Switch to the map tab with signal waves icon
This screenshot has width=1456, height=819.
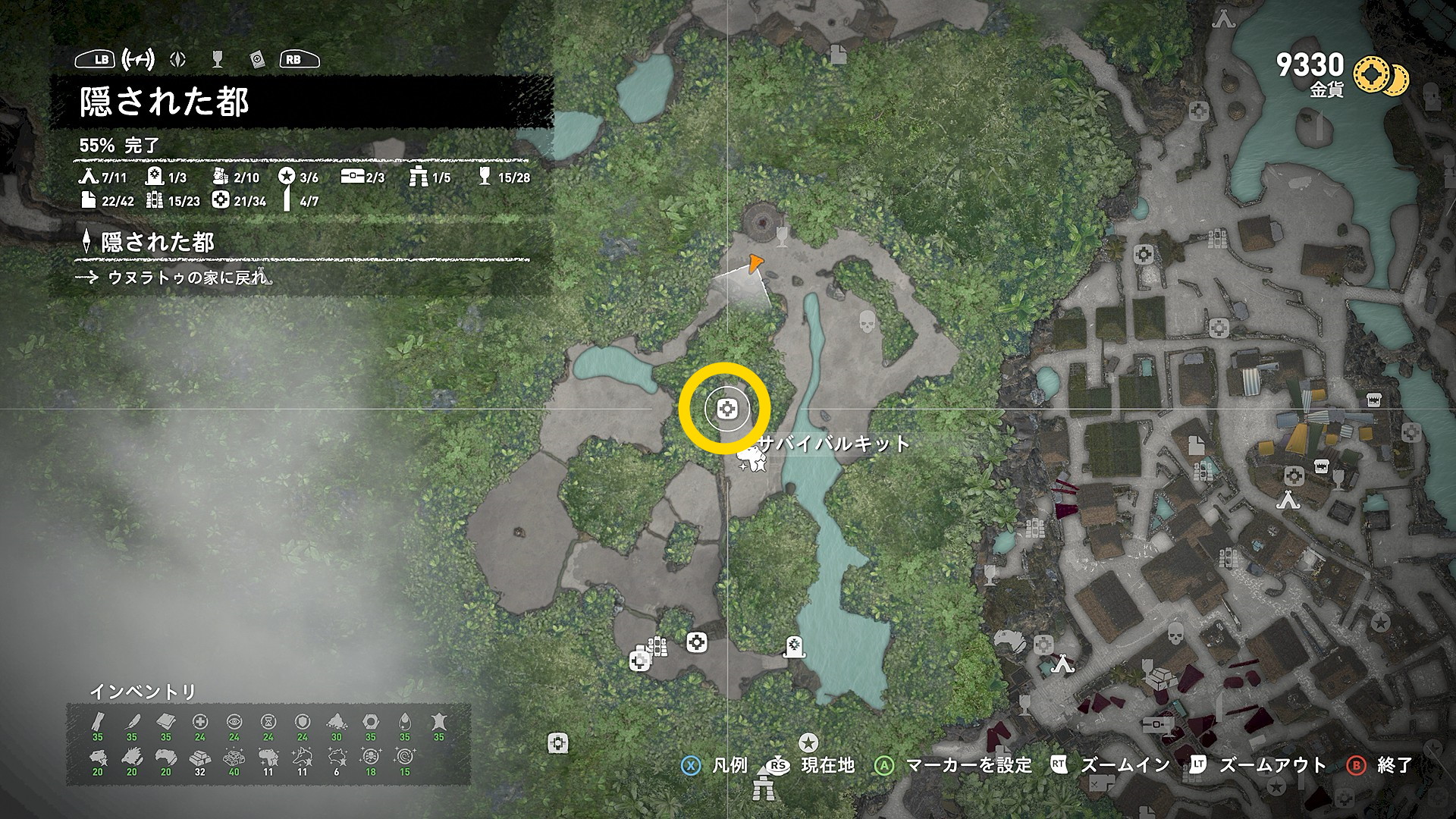pos(138,59)
